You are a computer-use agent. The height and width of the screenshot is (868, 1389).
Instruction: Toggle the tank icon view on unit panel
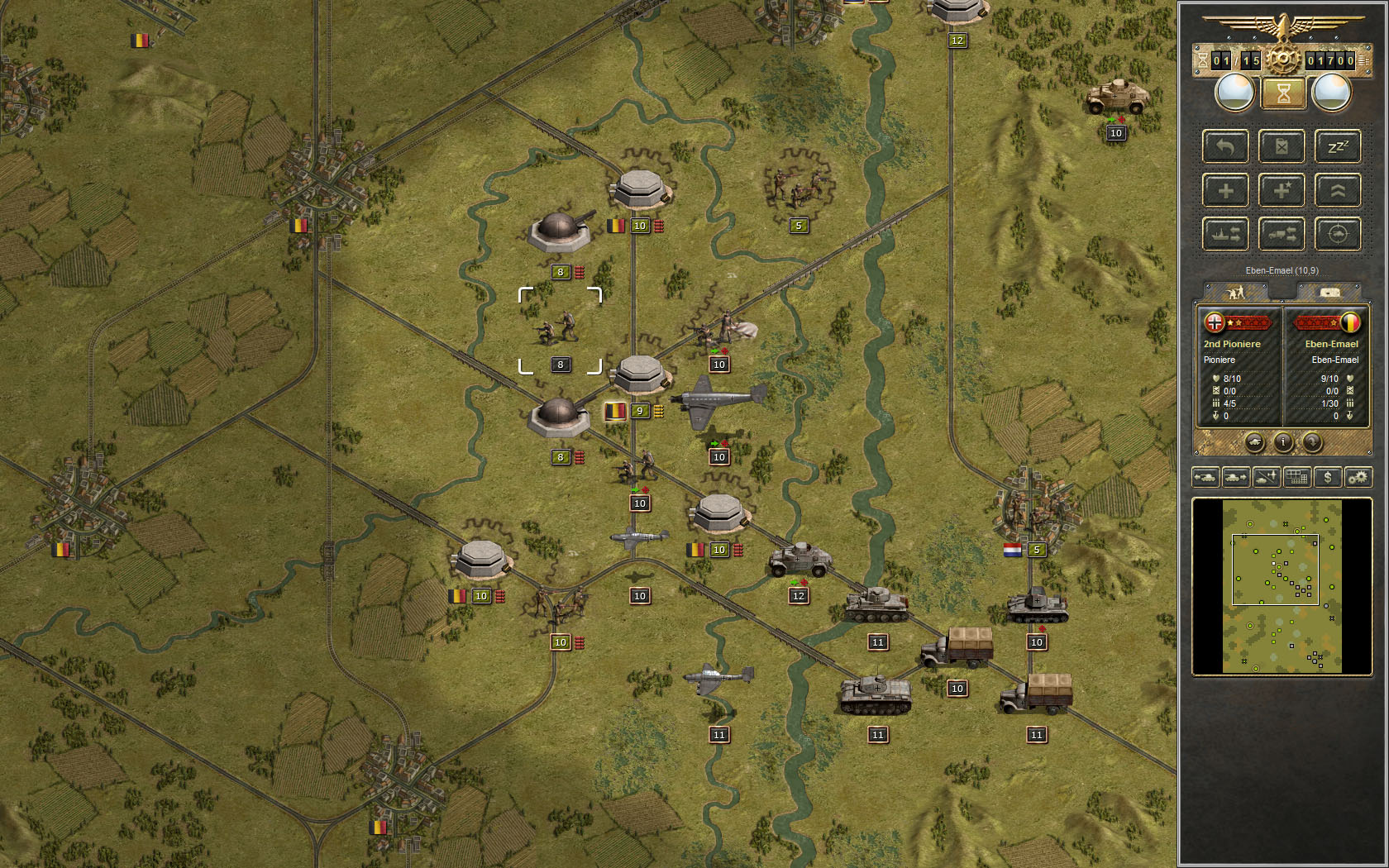(x=1255, y=444)
